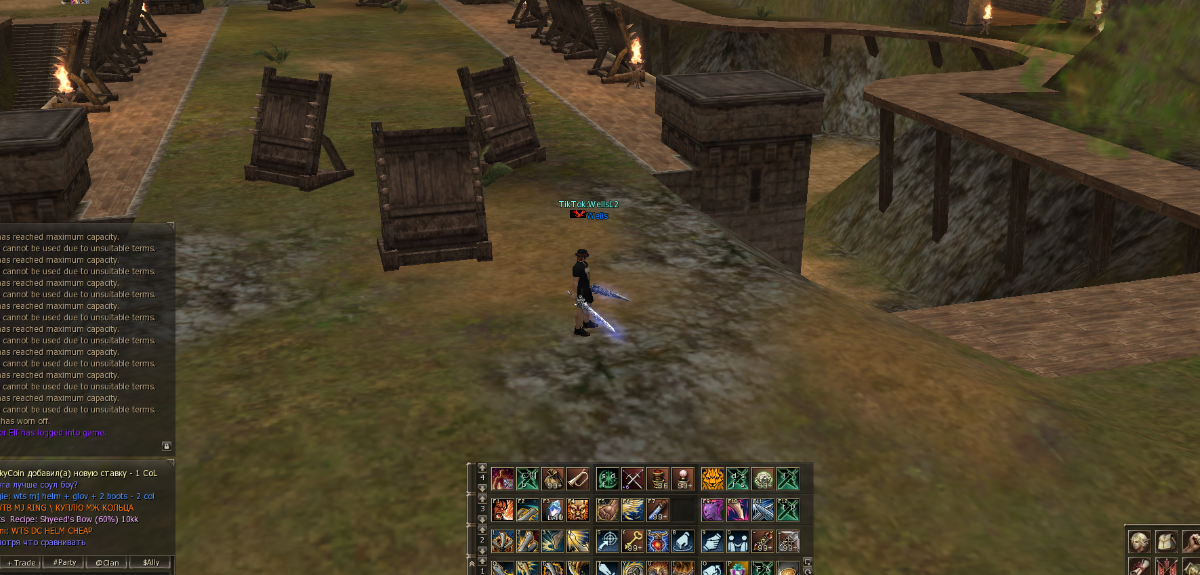This screenshot has width=1200, height=575.
Task: Activate the golden wing skill in slot F6
Action: pyautogui.click(x=632, y=510)
